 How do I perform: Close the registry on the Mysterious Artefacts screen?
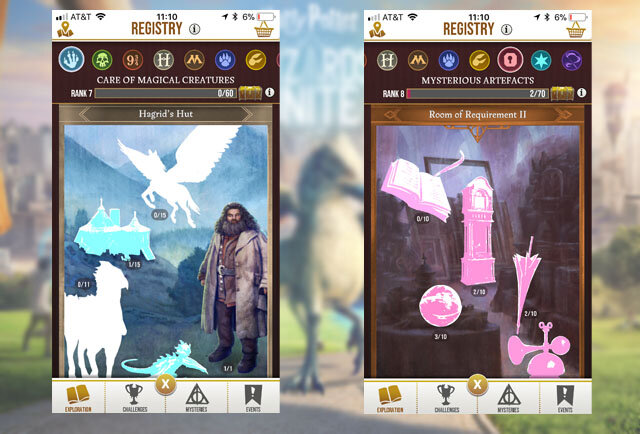477,383
